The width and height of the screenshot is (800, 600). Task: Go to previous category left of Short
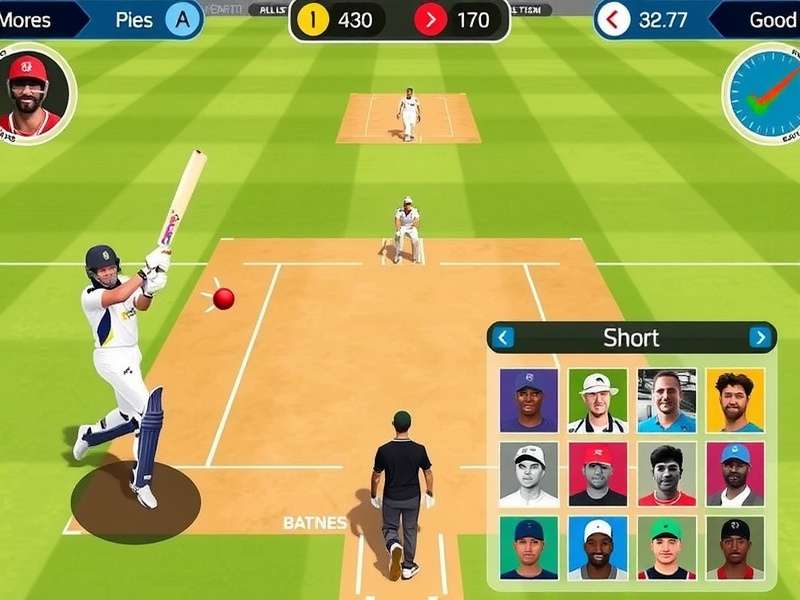pos(503,337)
